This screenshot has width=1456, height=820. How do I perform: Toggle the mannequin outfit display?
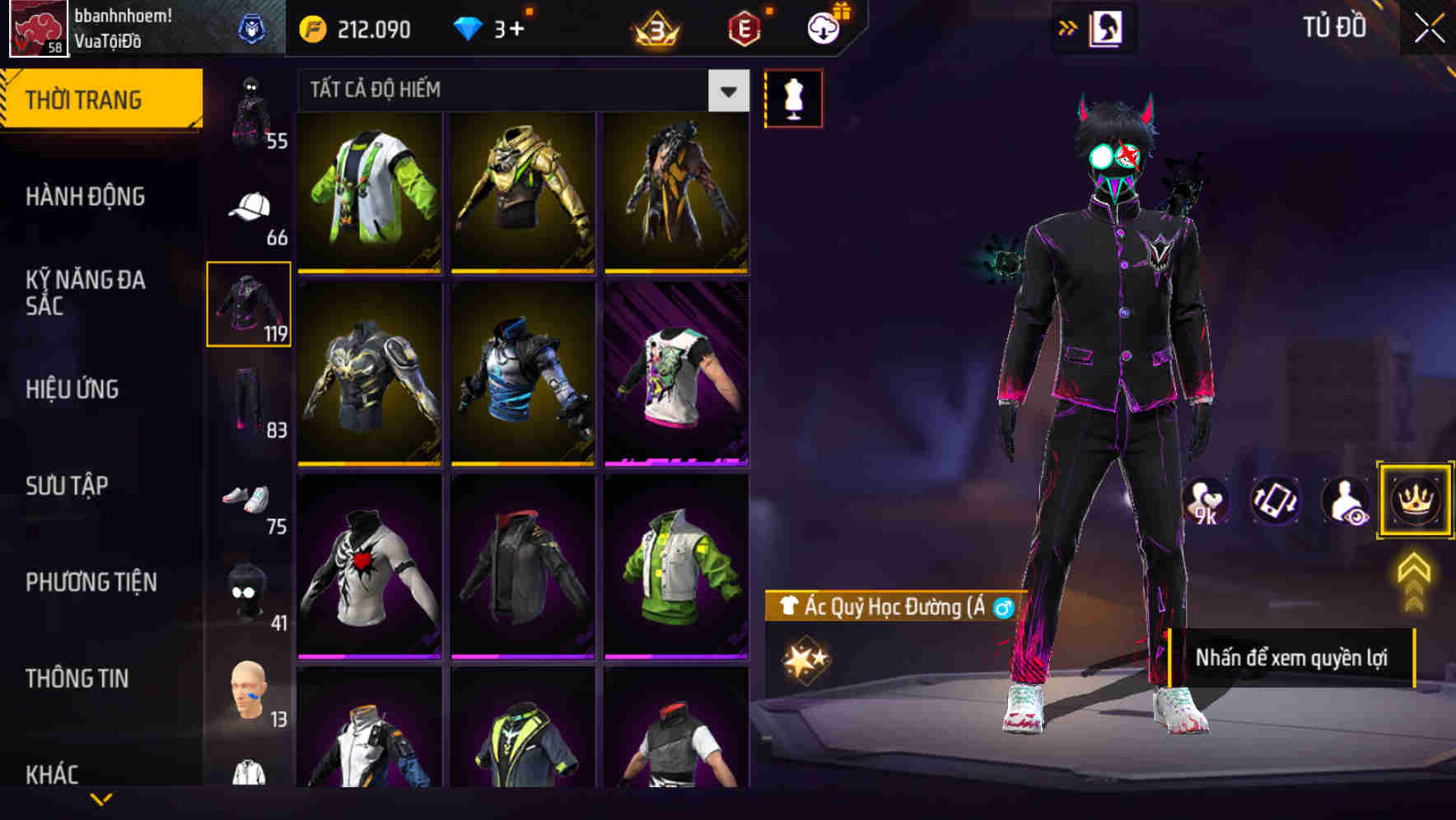(x=793, y=97)
